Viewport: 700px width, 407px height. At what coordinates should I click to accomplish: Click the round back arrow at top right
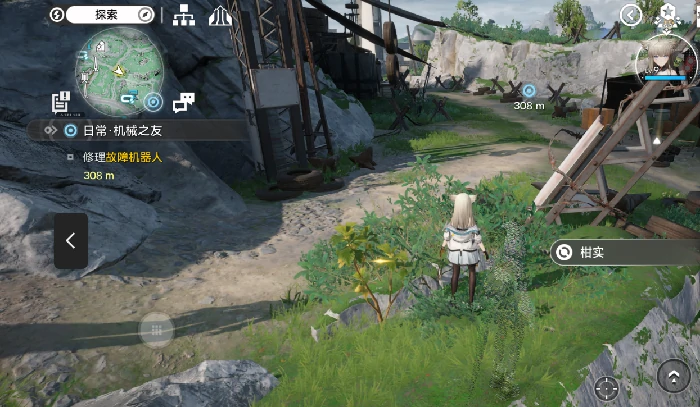630,14
